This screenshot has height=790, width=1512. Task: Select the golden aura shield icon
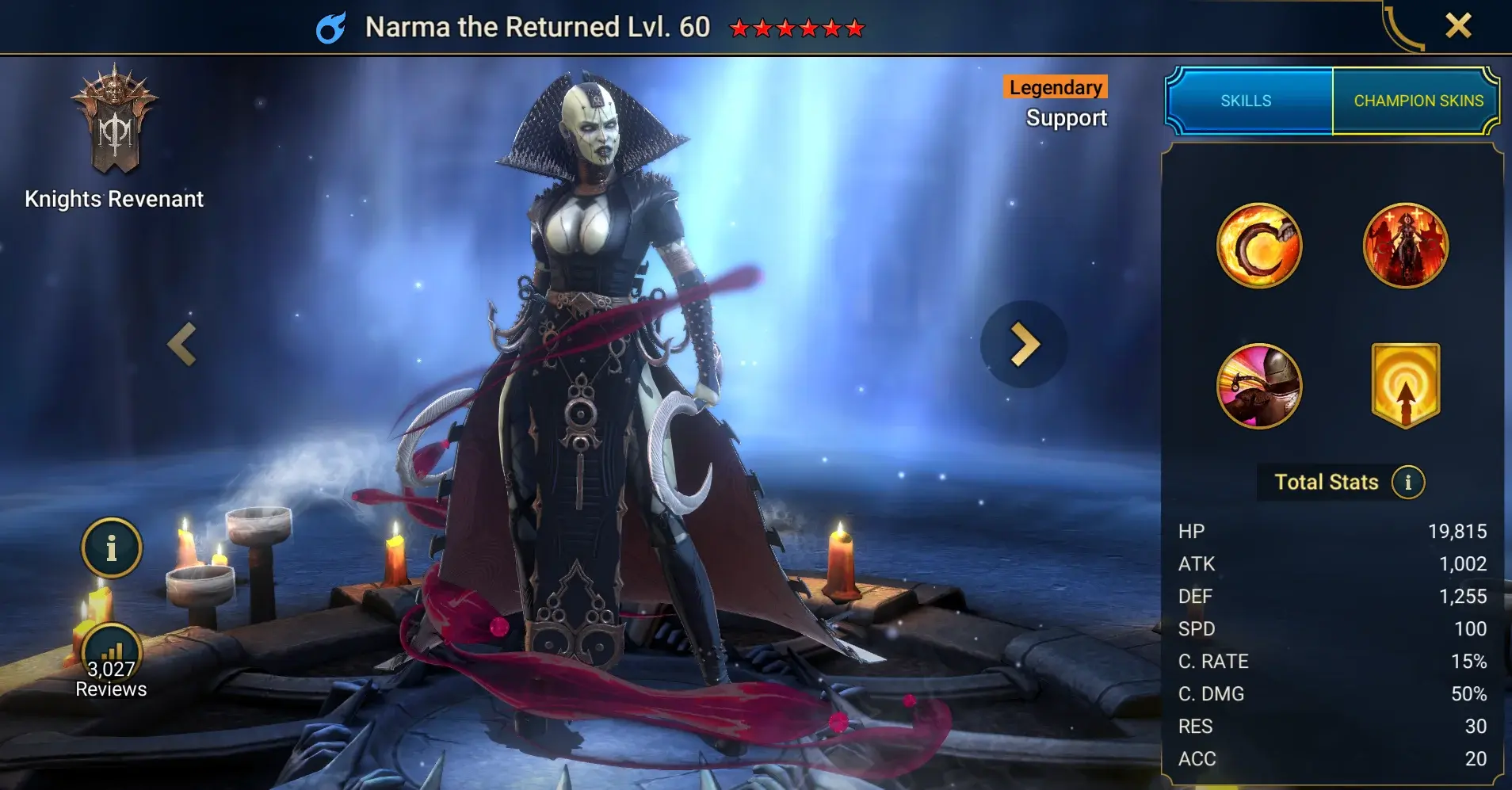click(1405, 386)
